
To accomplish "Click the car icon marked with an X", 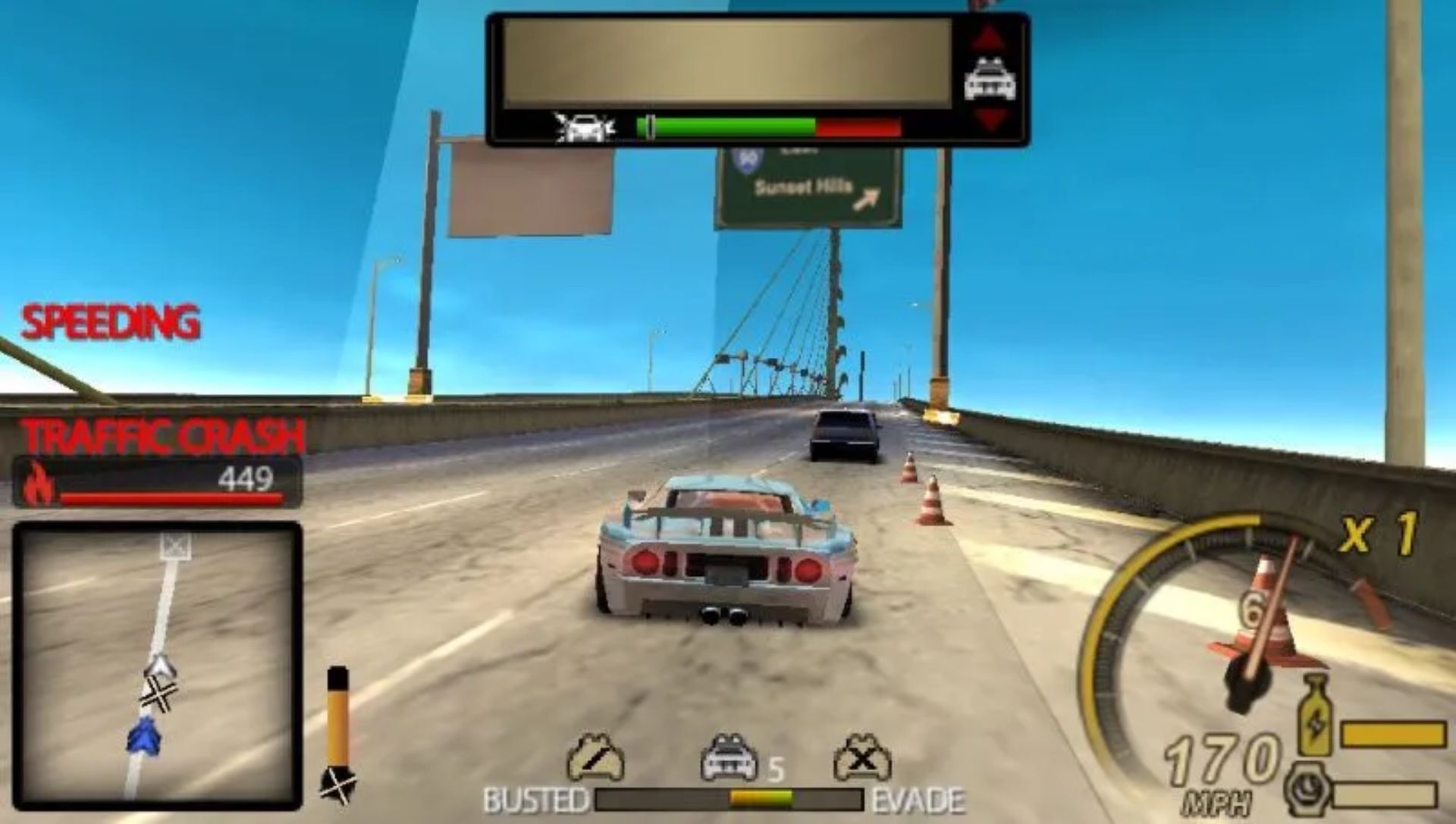I will pyautogui.click(x=862, y=757).
